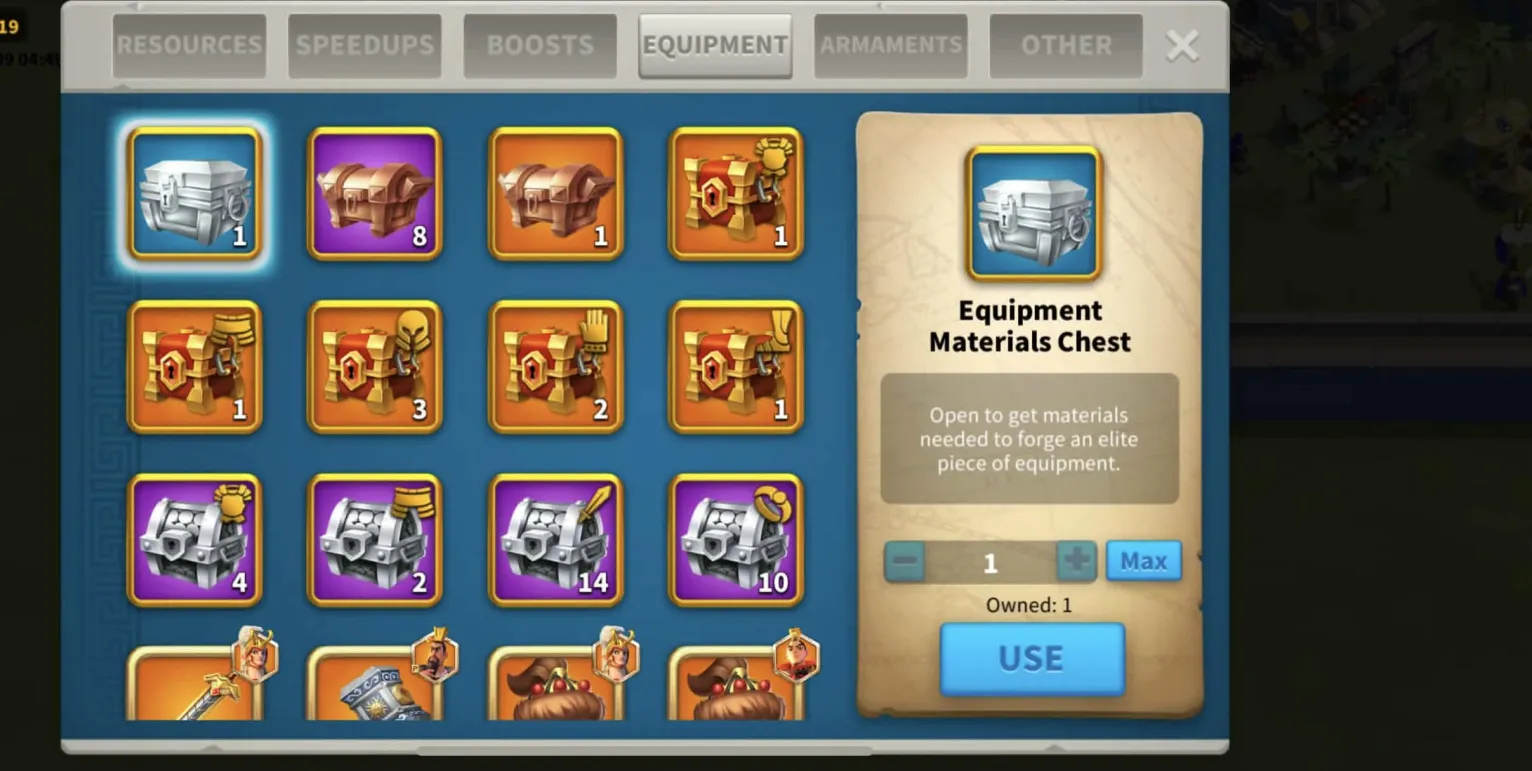The width and height of the screenshot is (1532, 771).
Task: Select the silver chest in the item grid
Action: coord(195,194)
